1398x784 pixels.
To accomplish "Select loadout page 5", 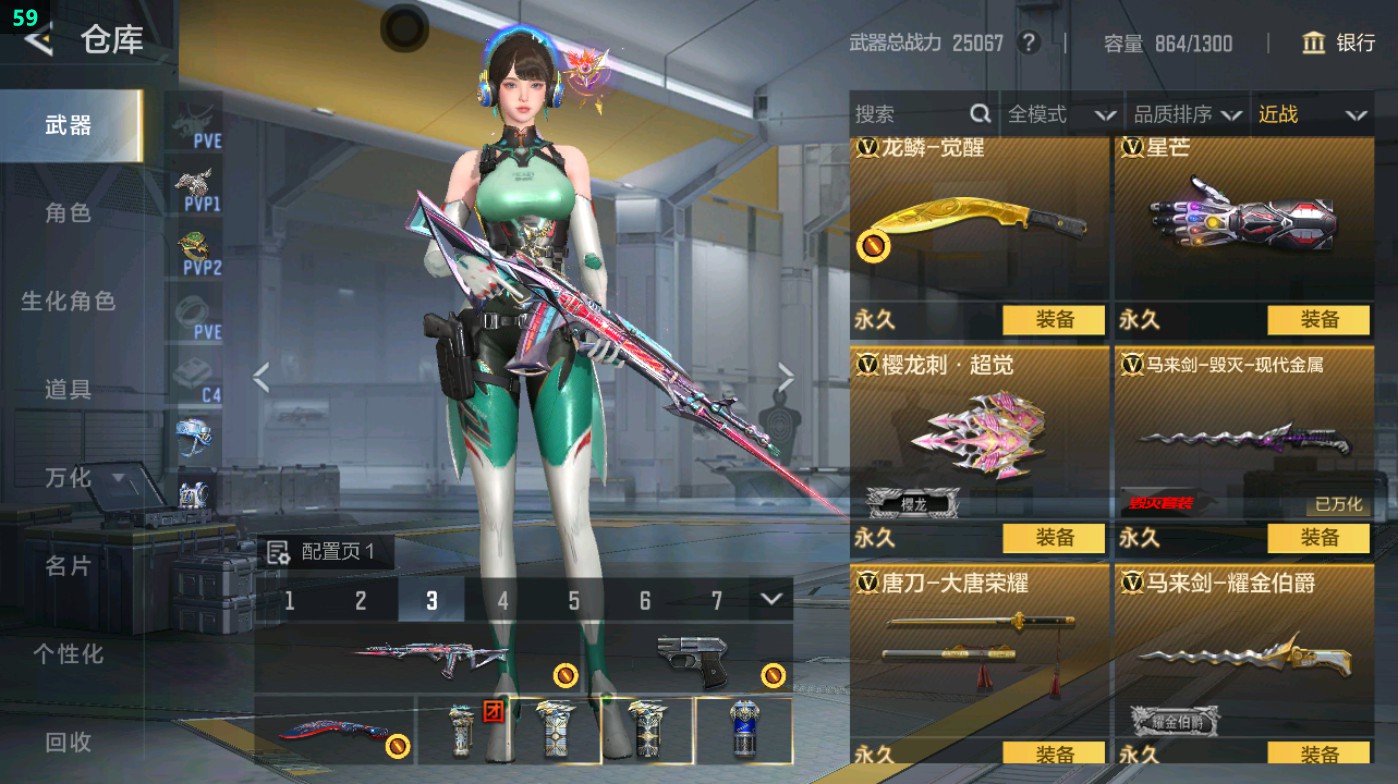I will (574, 601).
